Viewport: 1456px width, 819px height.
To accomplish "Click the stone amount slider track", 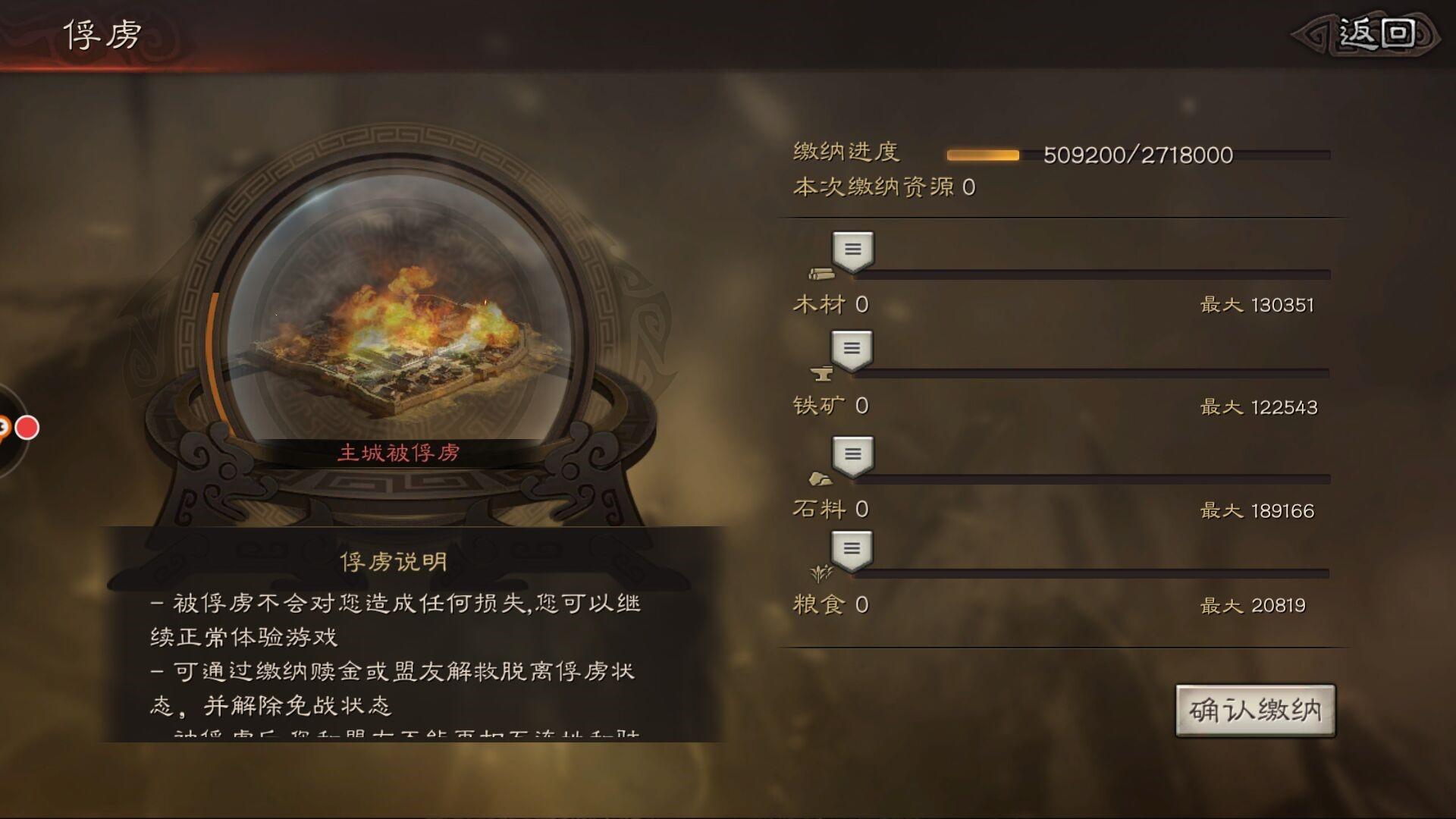I will [1100, 476].
